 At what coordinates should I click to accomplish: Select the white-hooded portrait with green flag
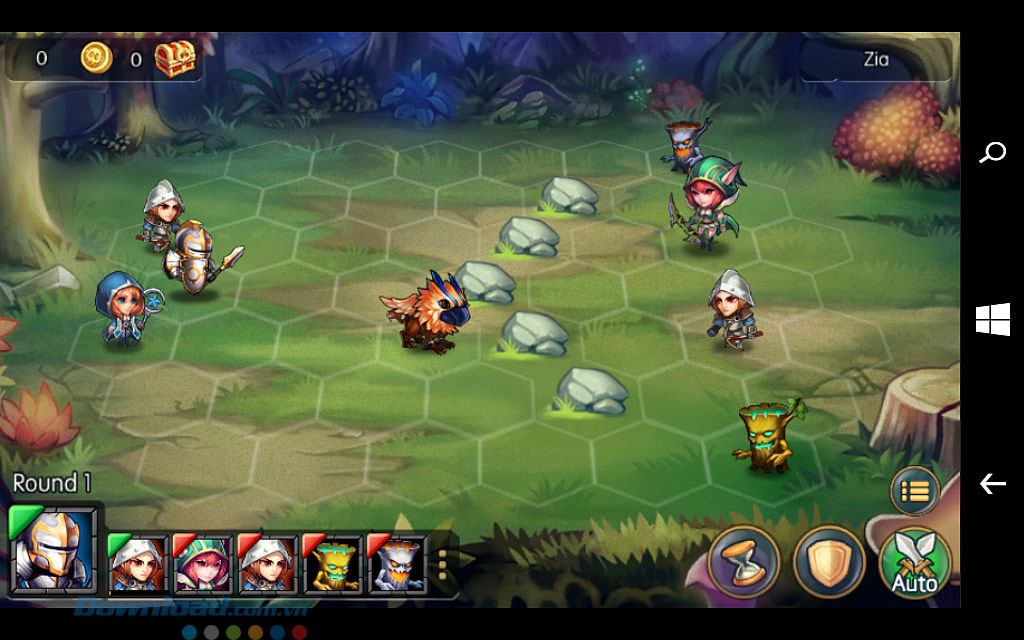(x=139, y=565)
